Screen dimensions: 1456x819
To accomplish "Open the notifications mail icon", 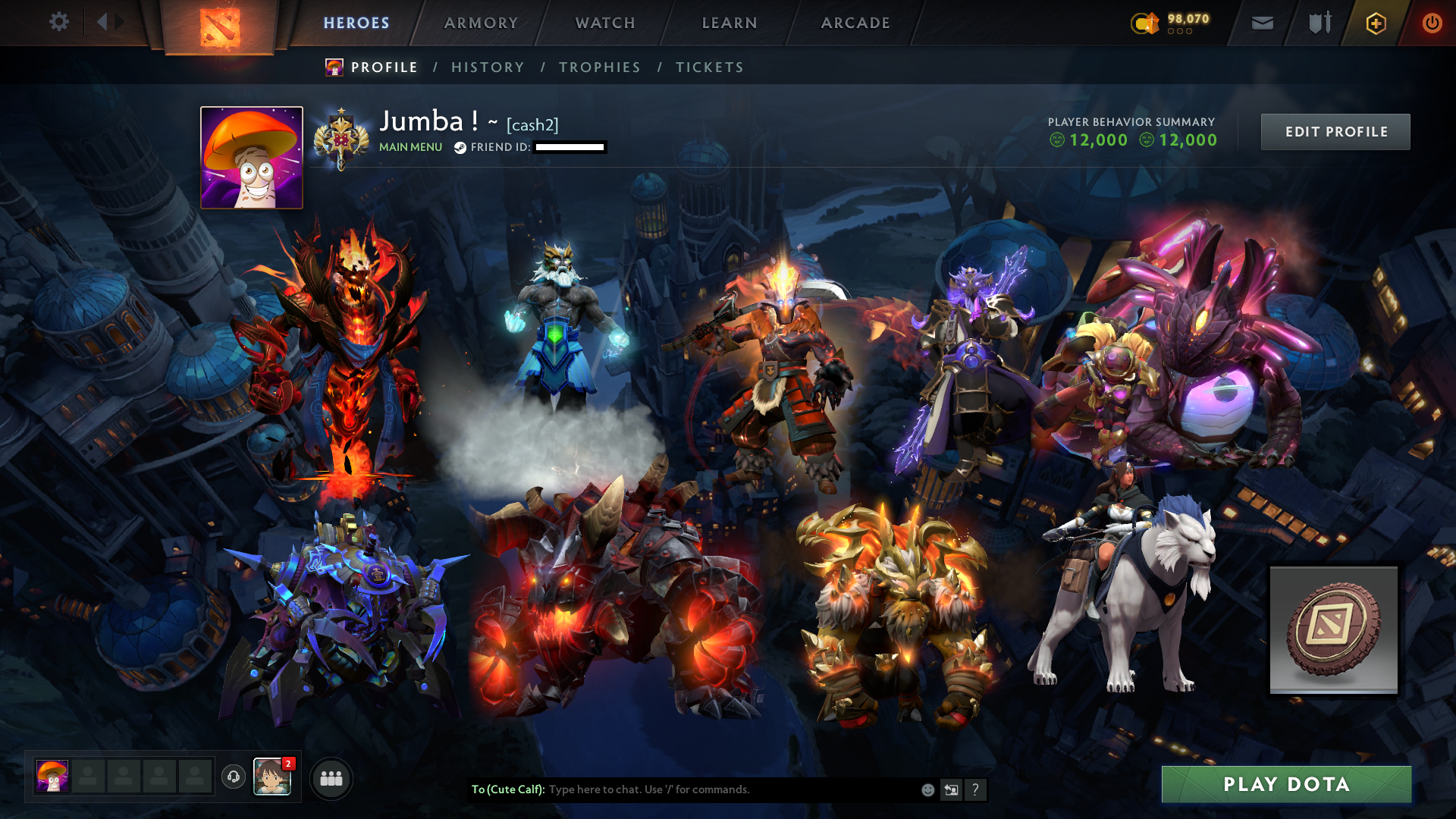I will 1261,23.
